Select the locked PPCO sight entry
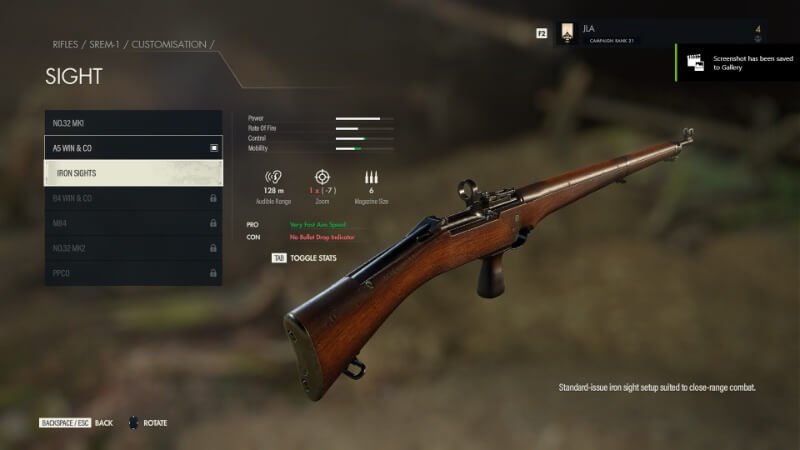This screenshot has height=450, width=800. point(133,272)
